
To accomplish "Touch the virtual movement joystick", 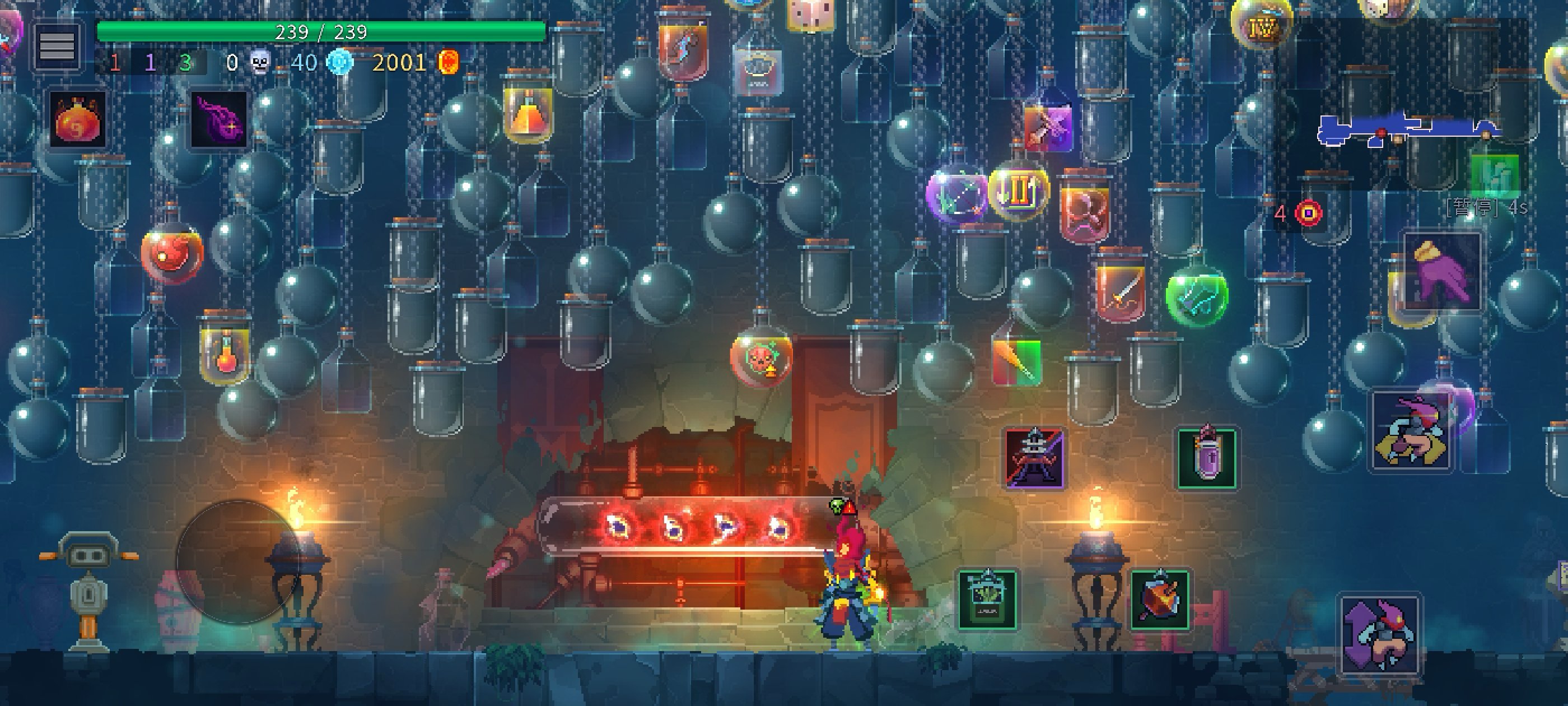I will (237, 561).
